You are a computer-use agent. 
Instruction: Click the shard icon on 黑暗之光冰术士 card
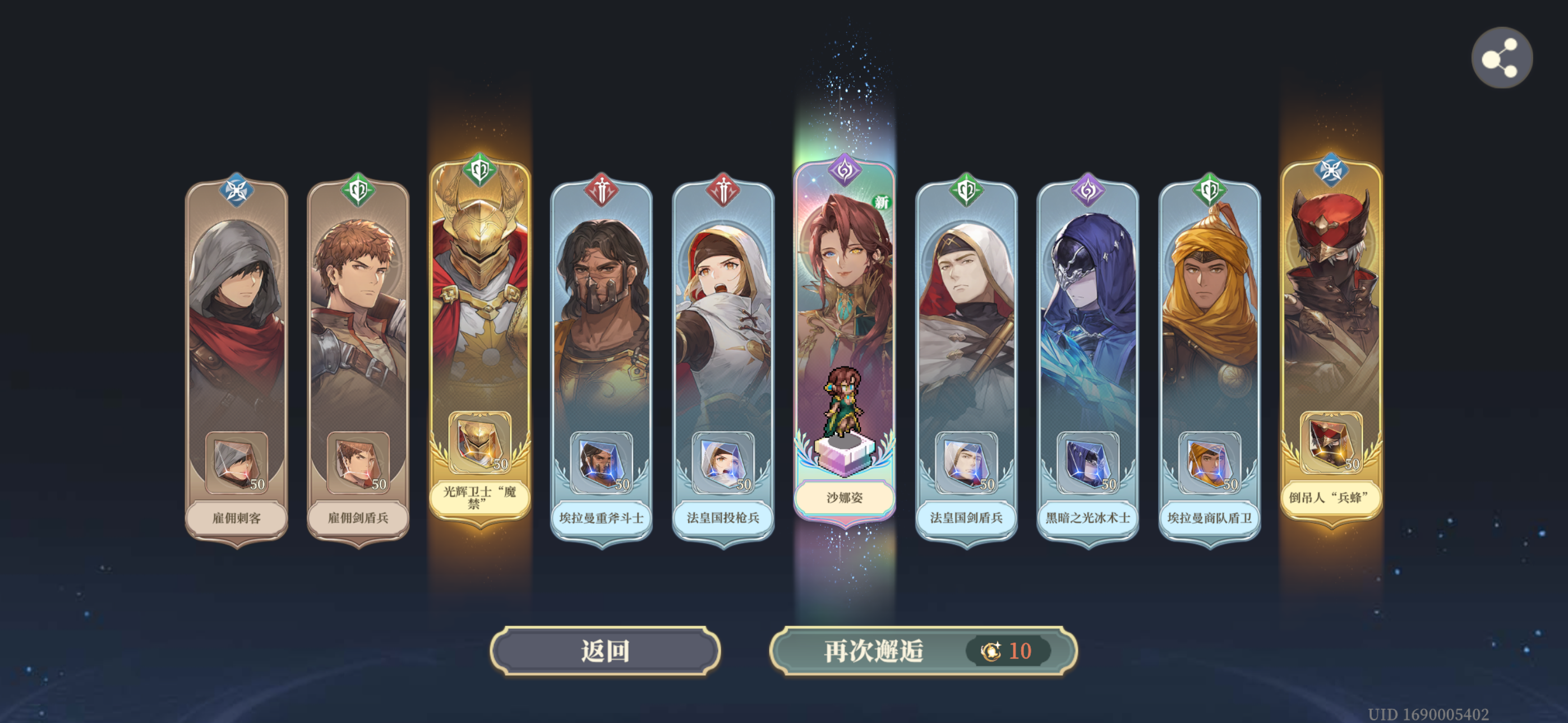point(1087,464)
